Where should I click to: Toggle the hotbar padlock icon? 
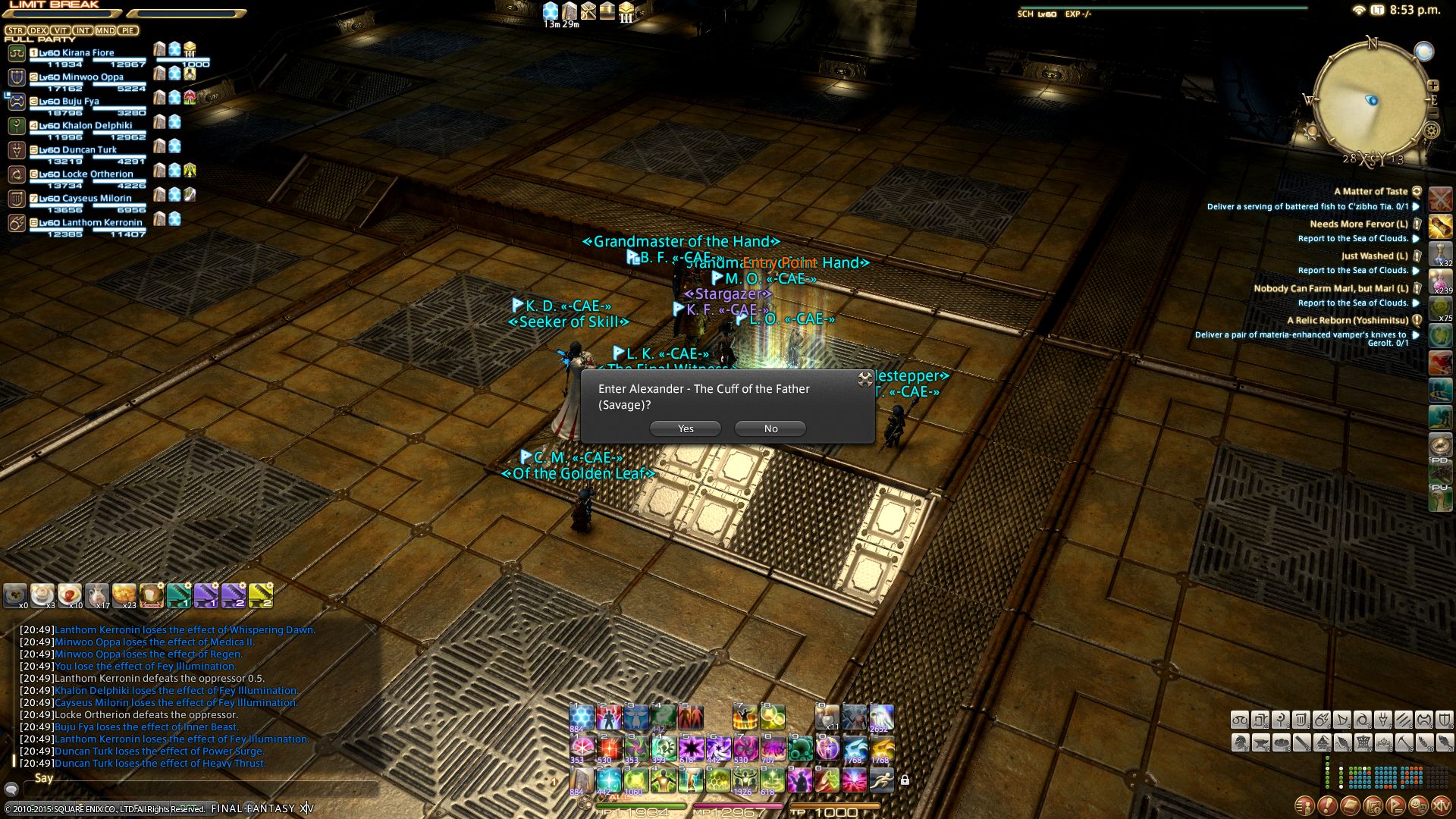[x=905, y=780]
